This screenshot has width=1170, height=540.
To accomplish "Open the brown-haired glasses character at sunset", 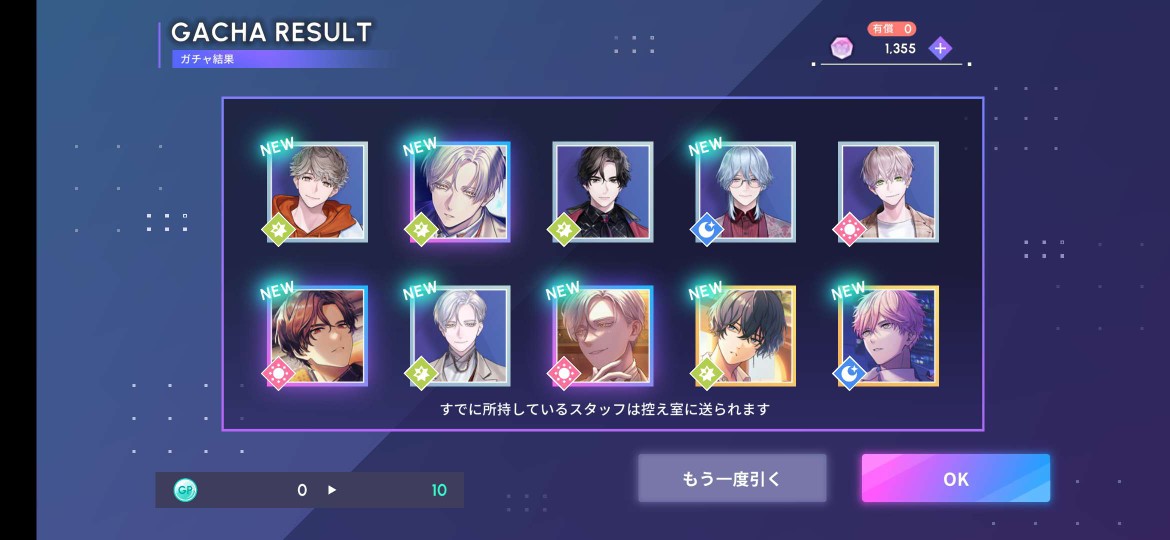I will [317, 336].
